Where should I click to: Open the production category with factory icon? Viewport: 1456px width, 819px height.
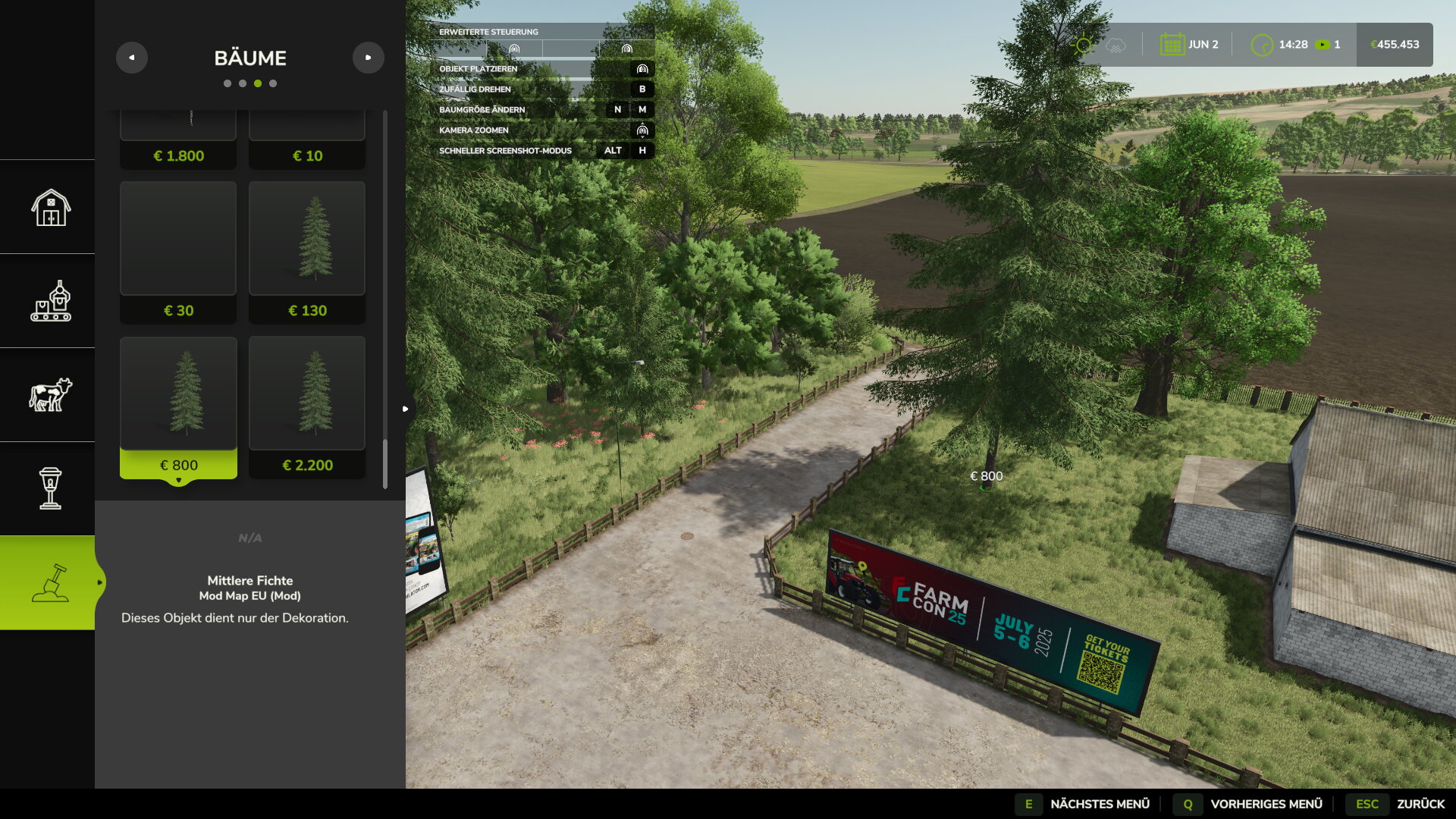click(51, 301)
